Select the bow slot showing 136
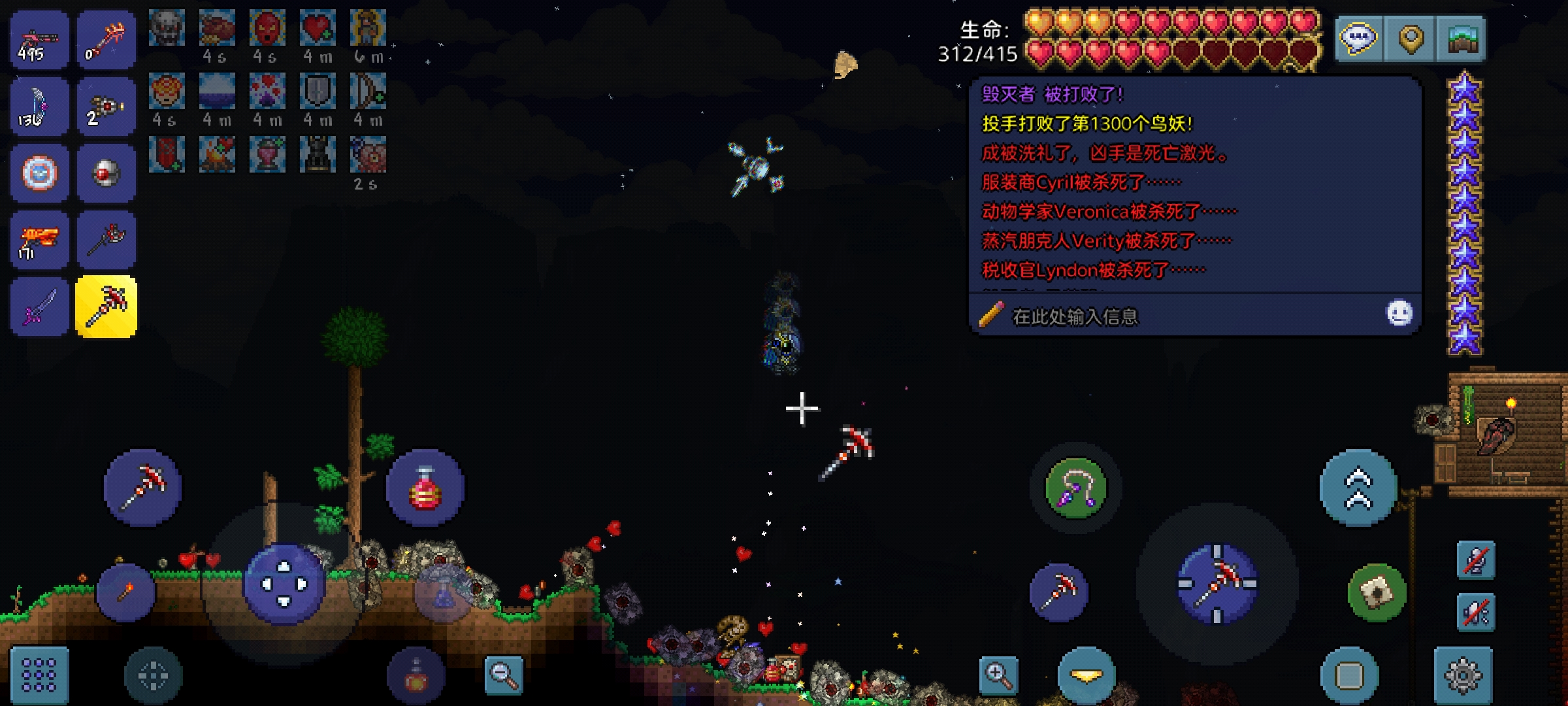The image size is (1568, 706). (39, 107)
